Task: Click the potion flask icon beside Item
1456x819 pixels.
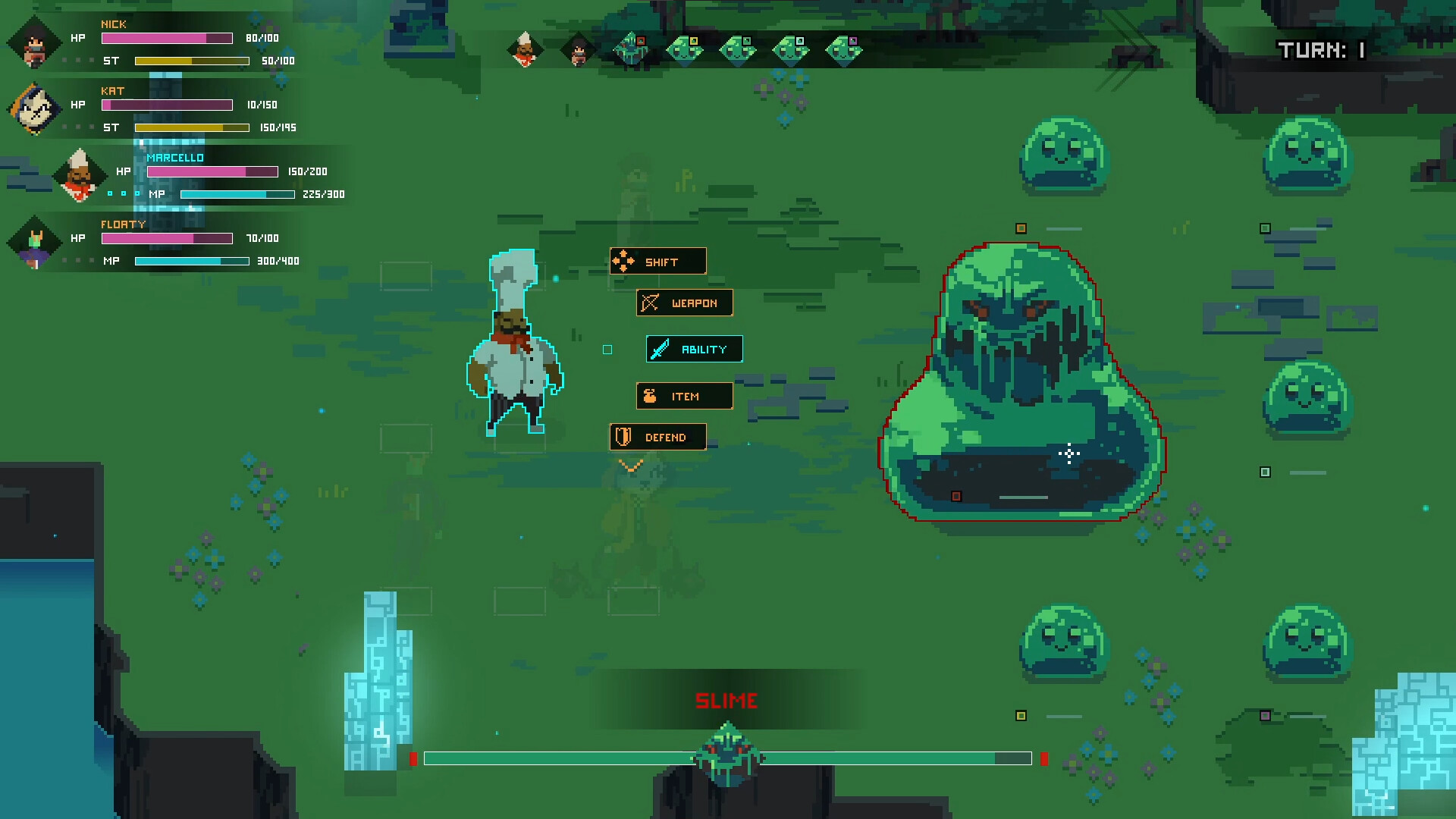Action: [649, 395]
